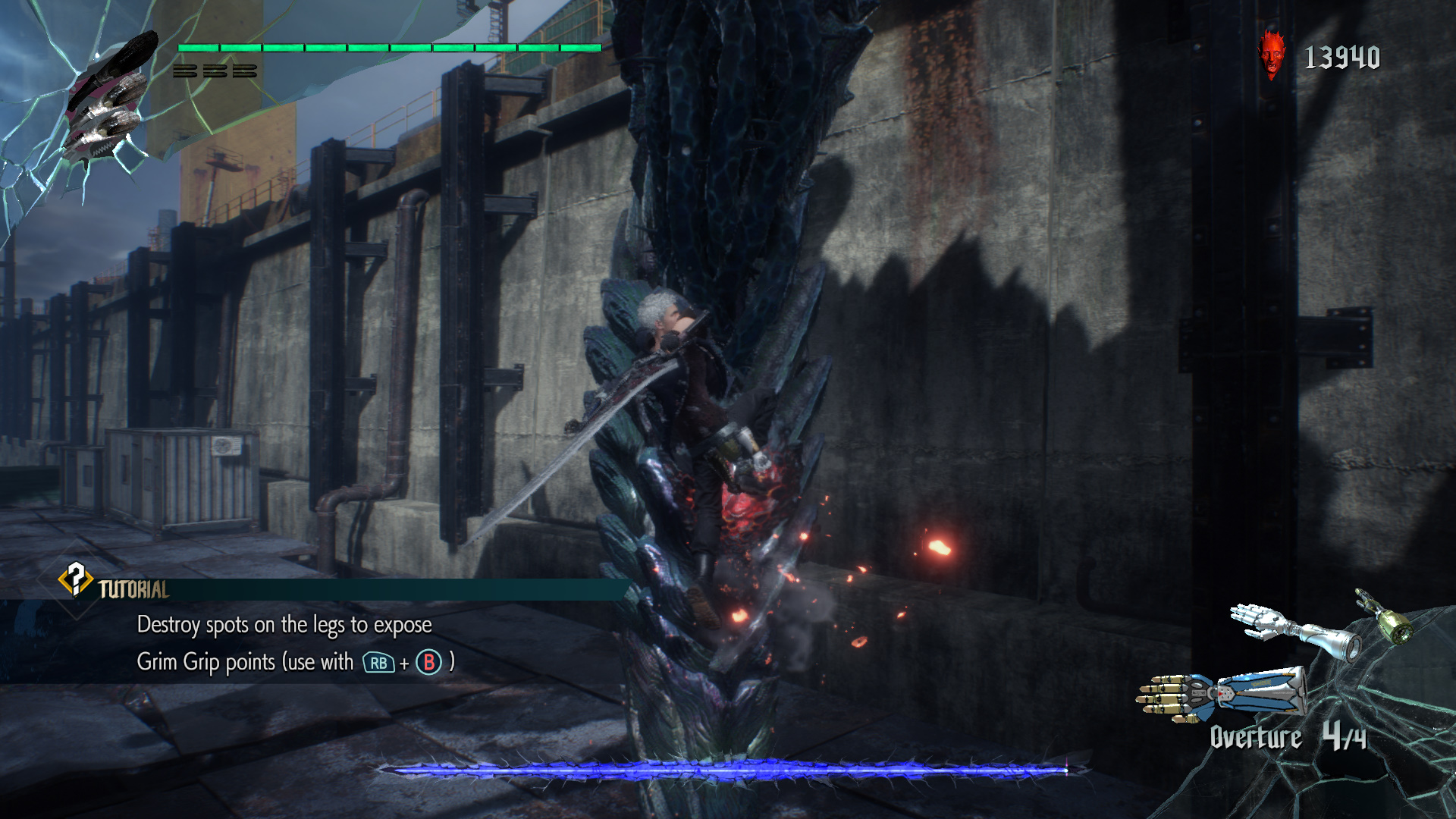Click the yellow tutorial question mark icon
This screenshot has width=1456, height=819.
(x=75, y=580)
